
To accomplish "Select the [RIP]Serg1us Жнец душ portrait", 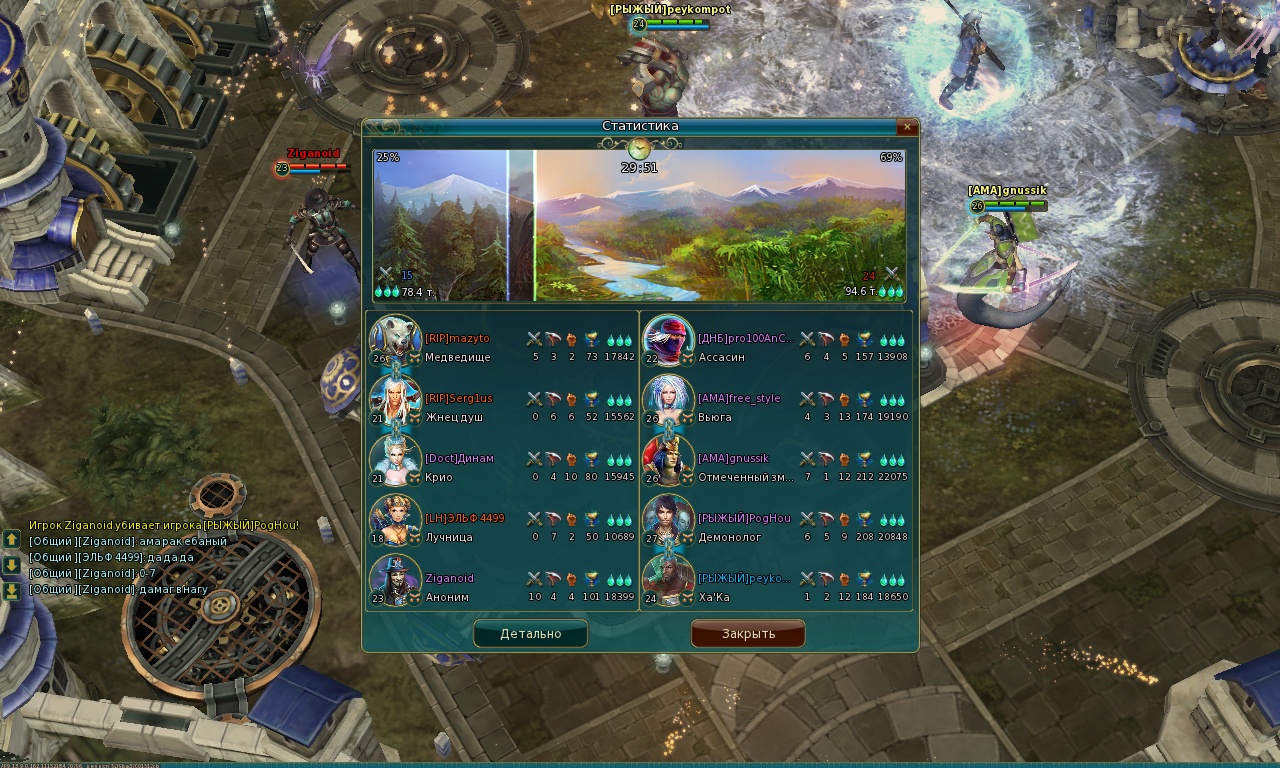I will (395, 400).
